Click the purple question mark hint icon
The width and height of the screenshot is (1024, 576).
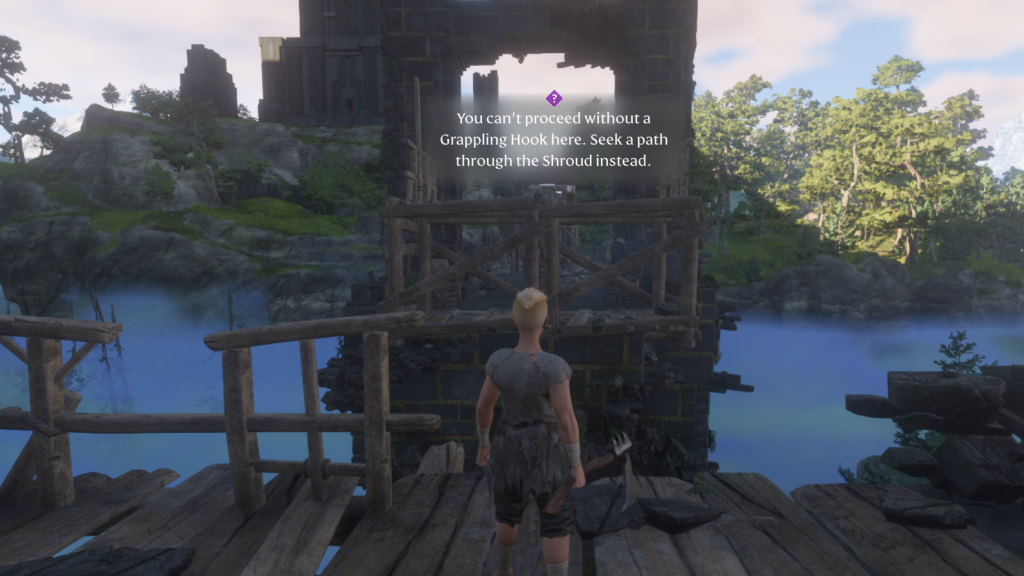[553, 98]
